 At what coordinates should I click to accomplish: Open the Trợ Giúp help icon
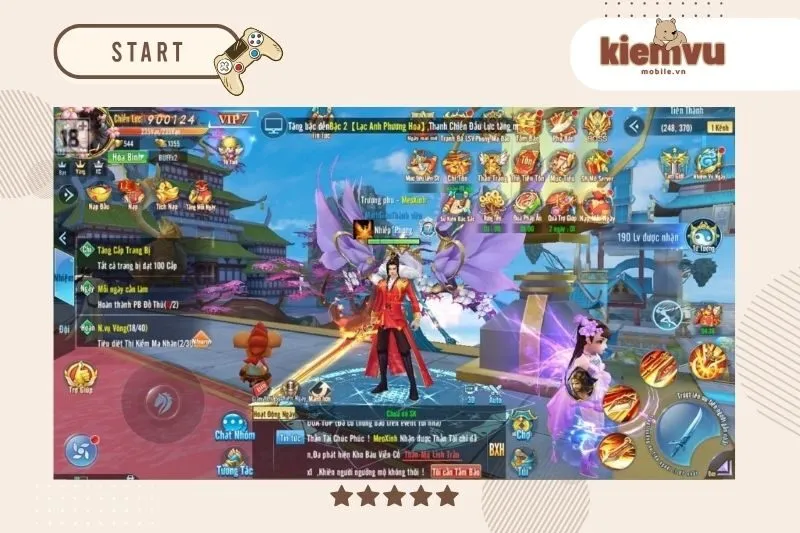tap(80, 377)
